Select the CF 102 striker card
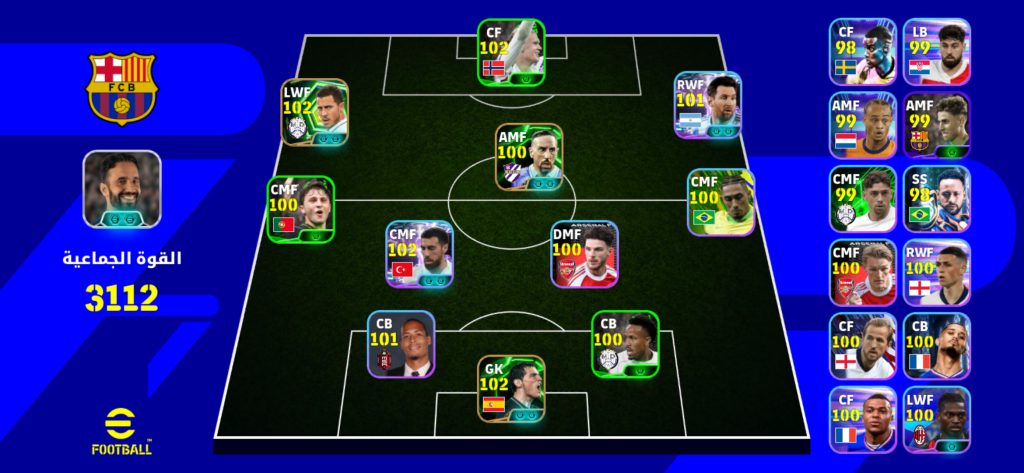Image resolution: width=1024 pixels, height=473 pixels. point(510,51)
